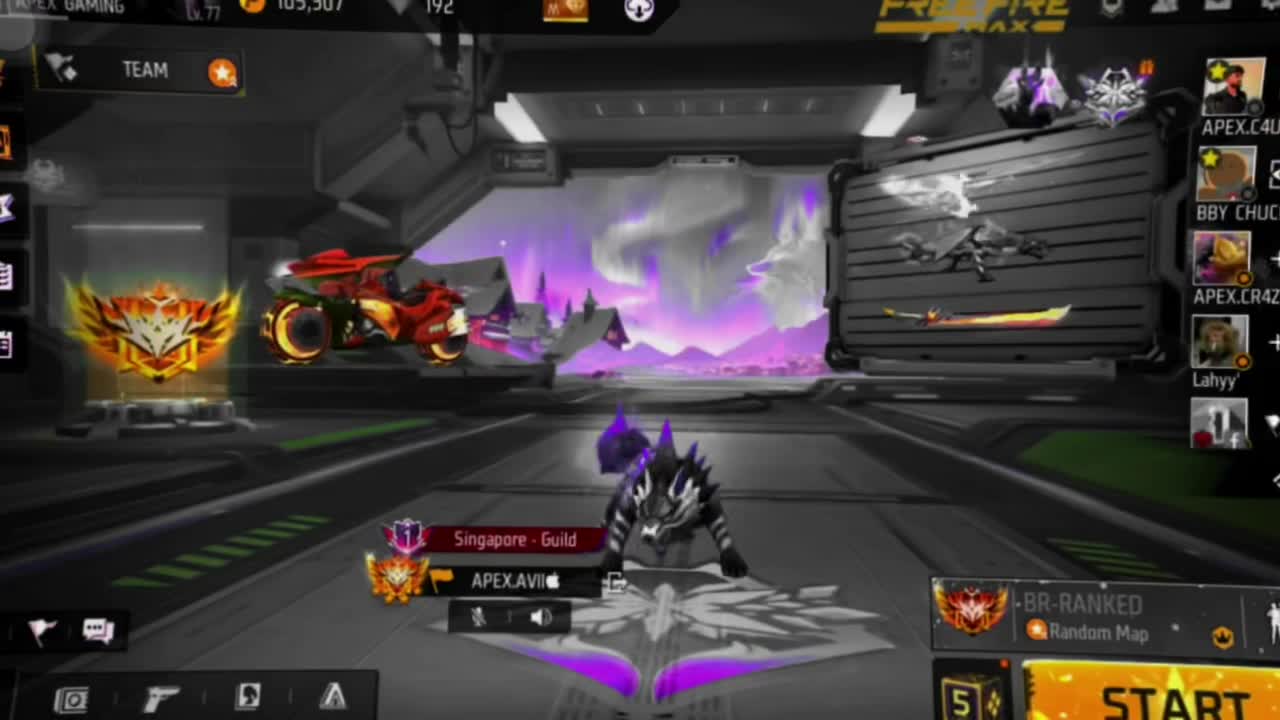The image size is (1280, 720).
Task: Toggle the muted microphone icon
Action: pyautogui.click(x=479, y=617)
